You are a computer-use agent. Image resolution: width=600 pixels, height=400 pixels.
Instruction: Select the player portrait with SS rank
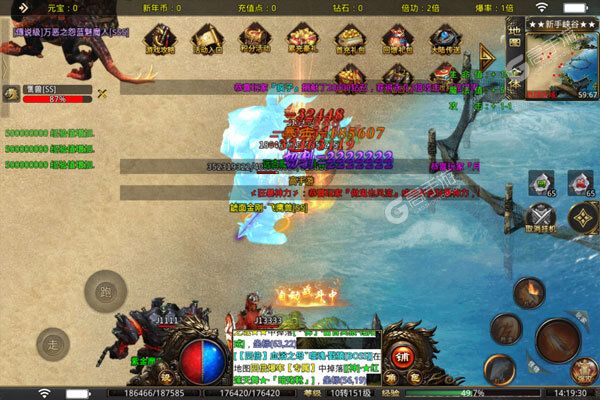point(11,93)
